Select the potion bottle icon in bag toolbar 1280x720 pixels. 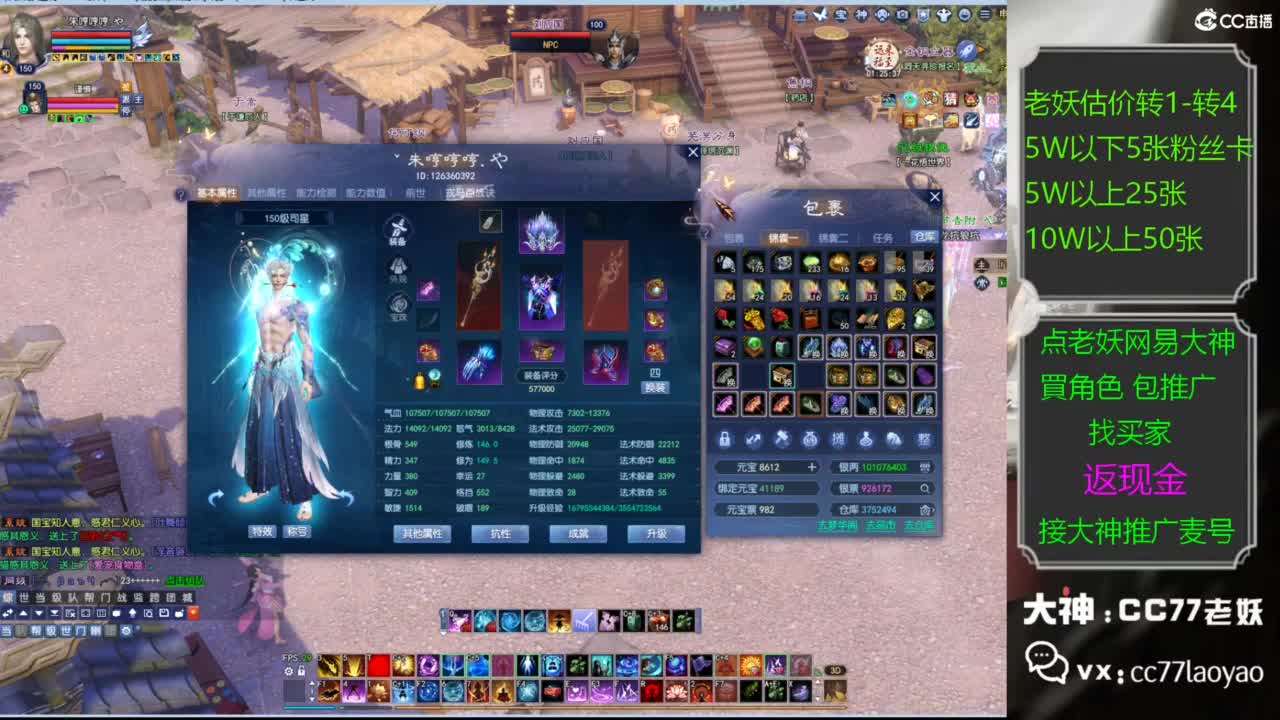[866, 439]
